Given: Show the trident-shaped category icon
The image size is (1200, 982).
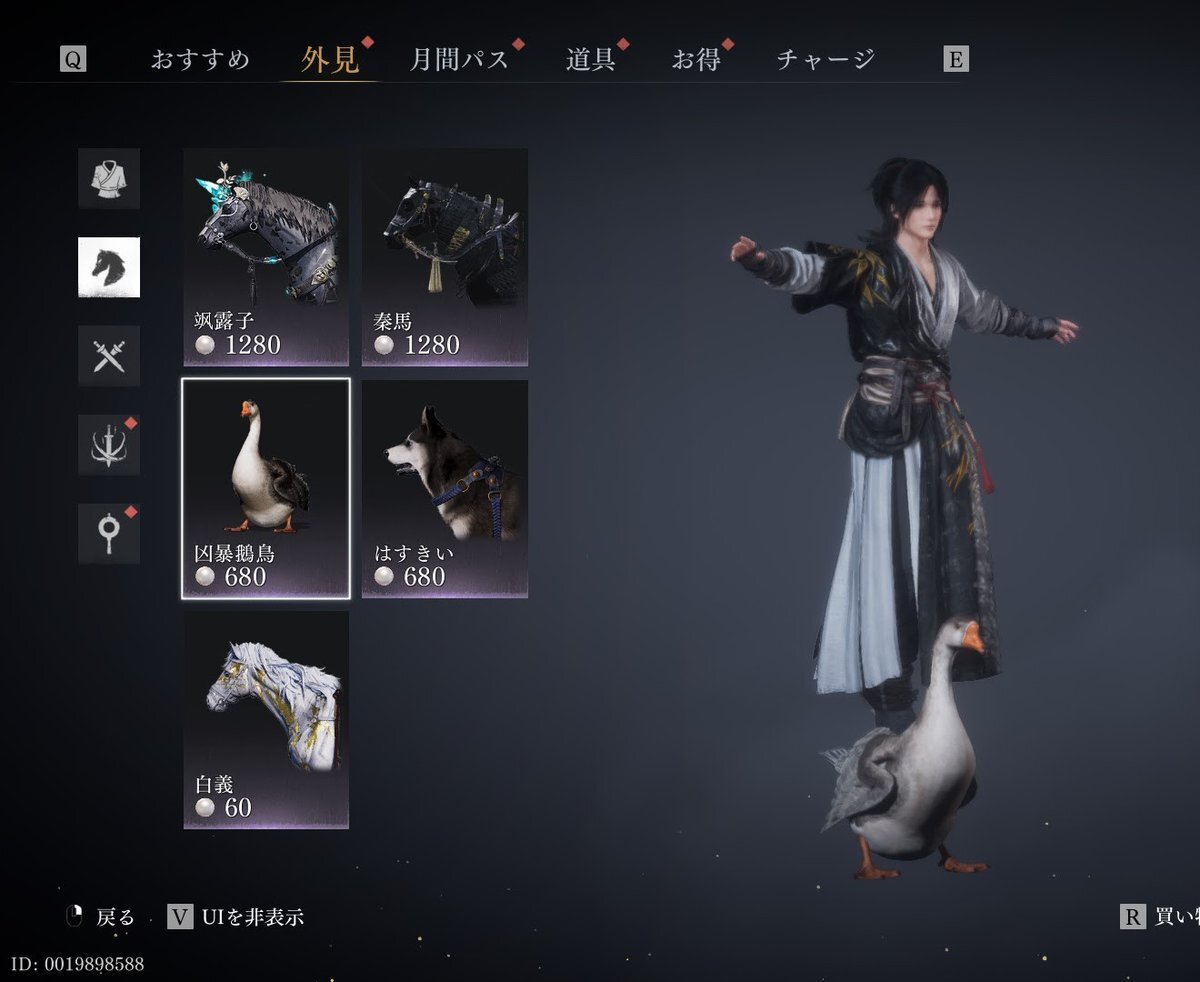Looking at the screenshot, I should [x=109, y=444].
